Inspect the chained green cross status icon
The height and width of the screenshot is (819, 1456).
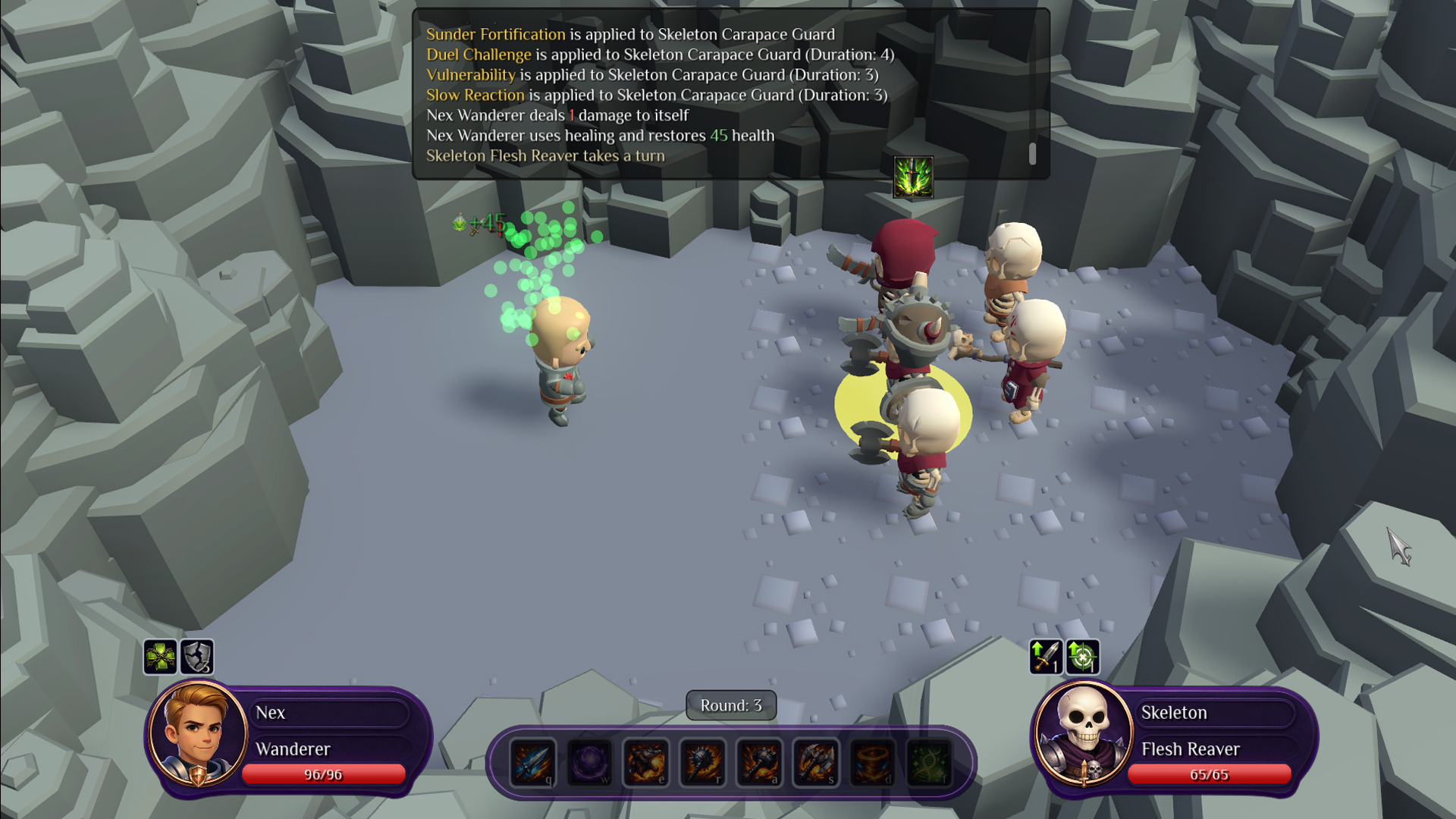tap(161, 657)
